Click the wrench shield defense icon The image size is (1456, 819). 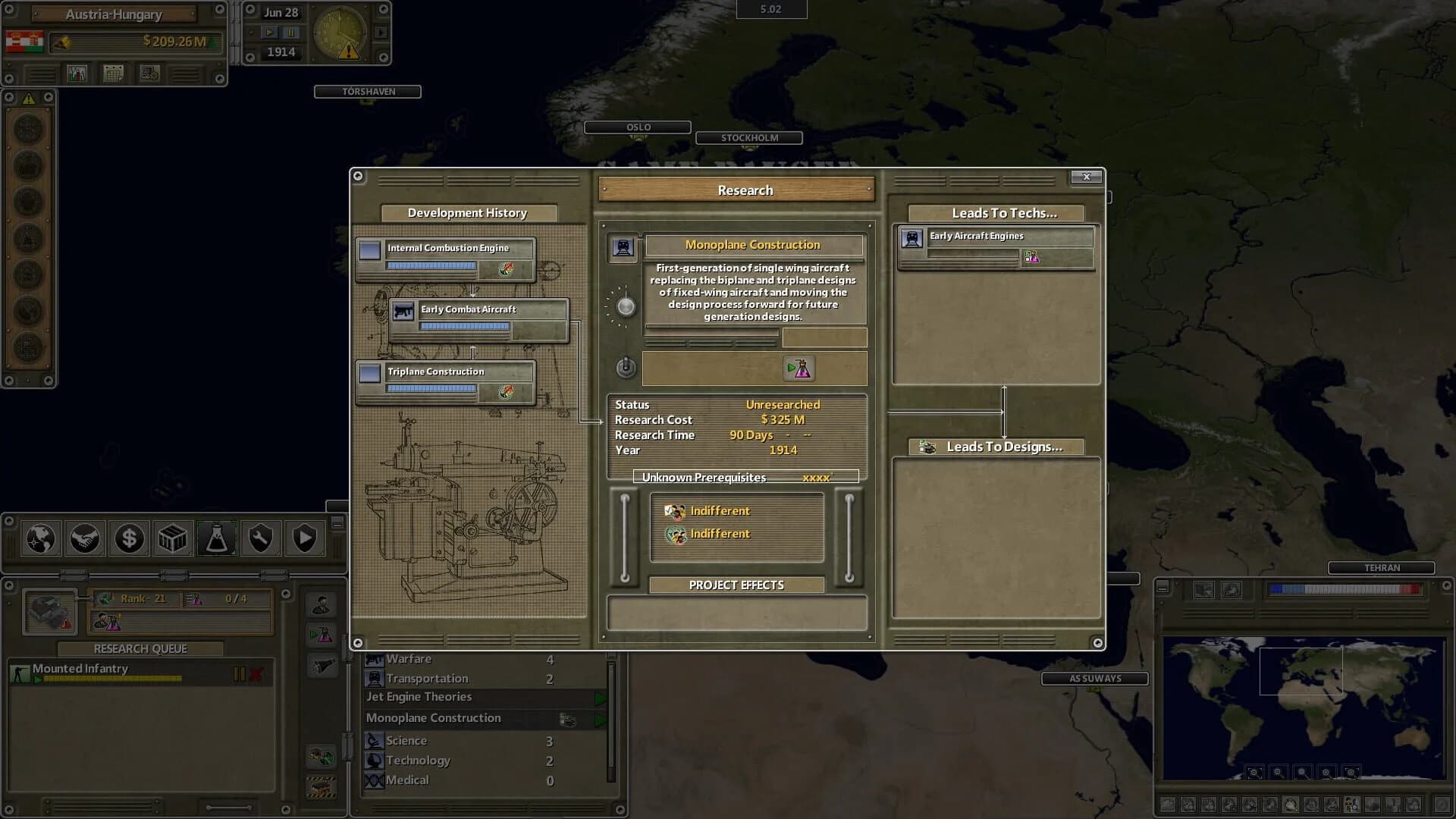[260, 538]
